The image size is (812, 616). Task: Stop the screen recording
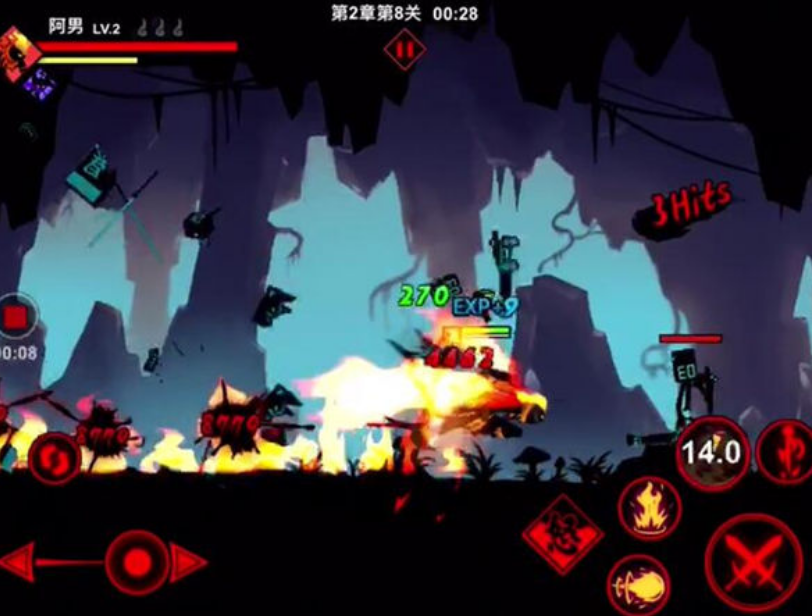16,318
